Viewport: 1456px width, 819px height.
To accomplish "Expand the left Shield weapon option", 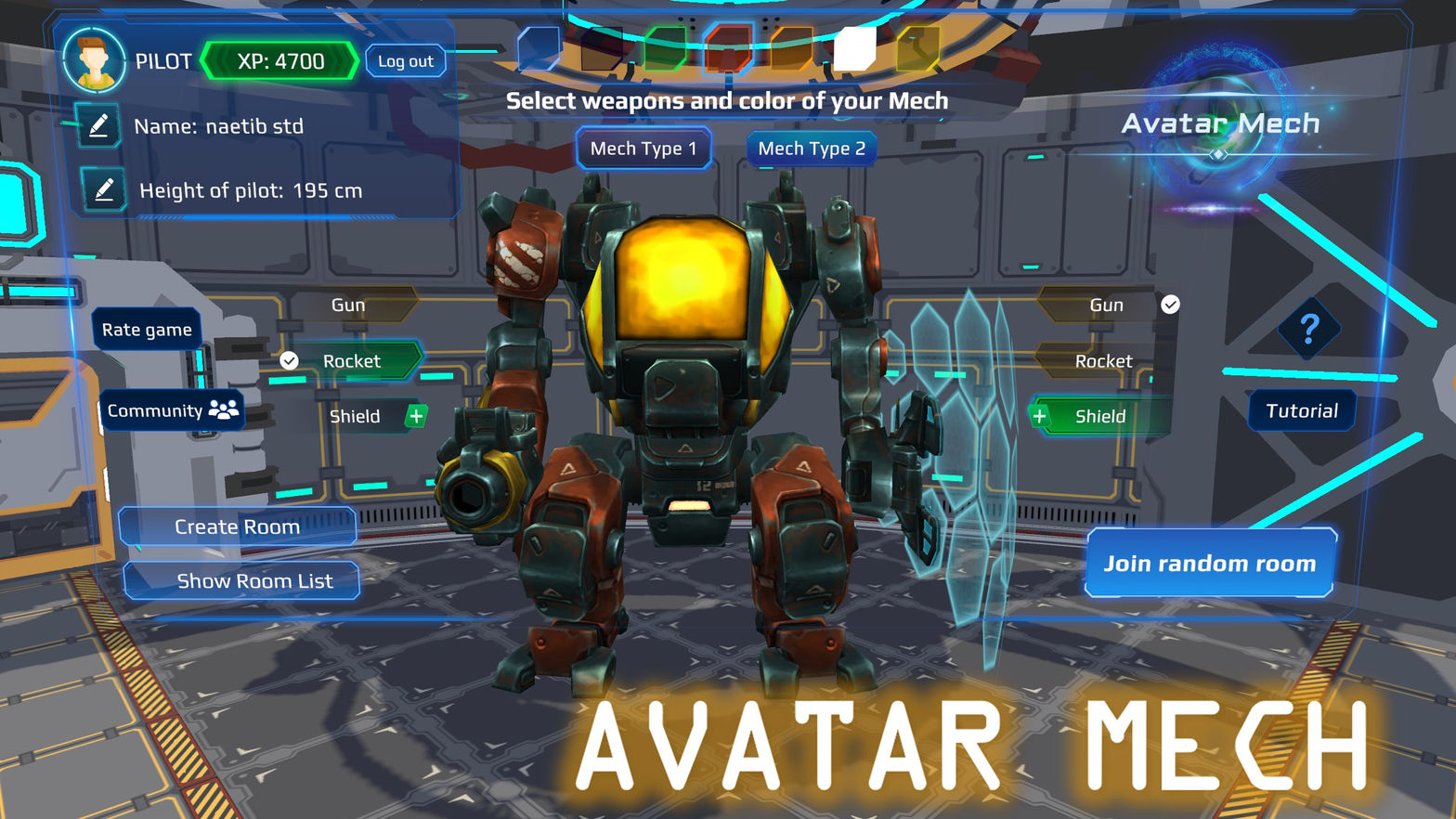I will pyautogui.click(x=356, y=416).
